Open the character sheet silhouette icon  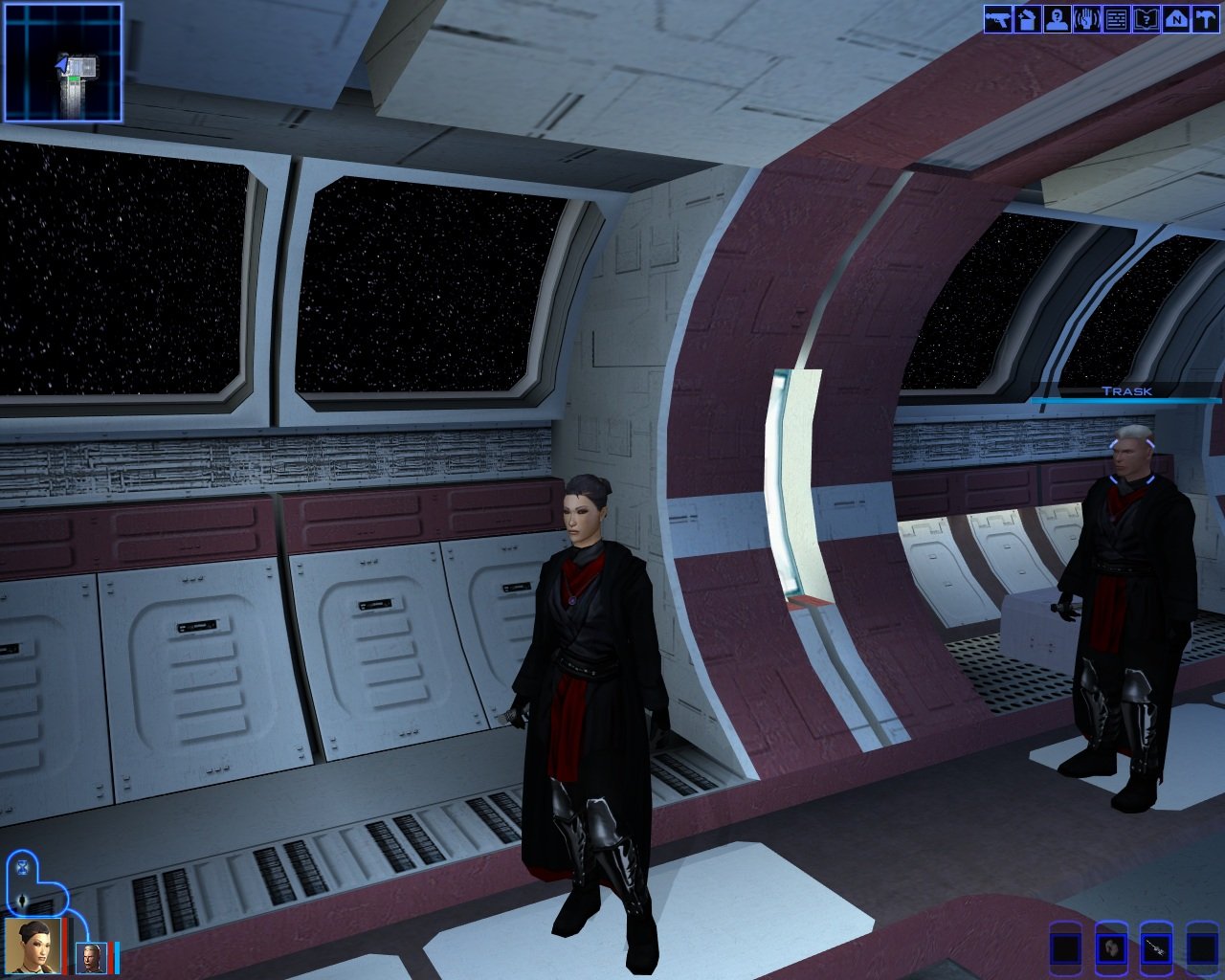(1058, 19)
